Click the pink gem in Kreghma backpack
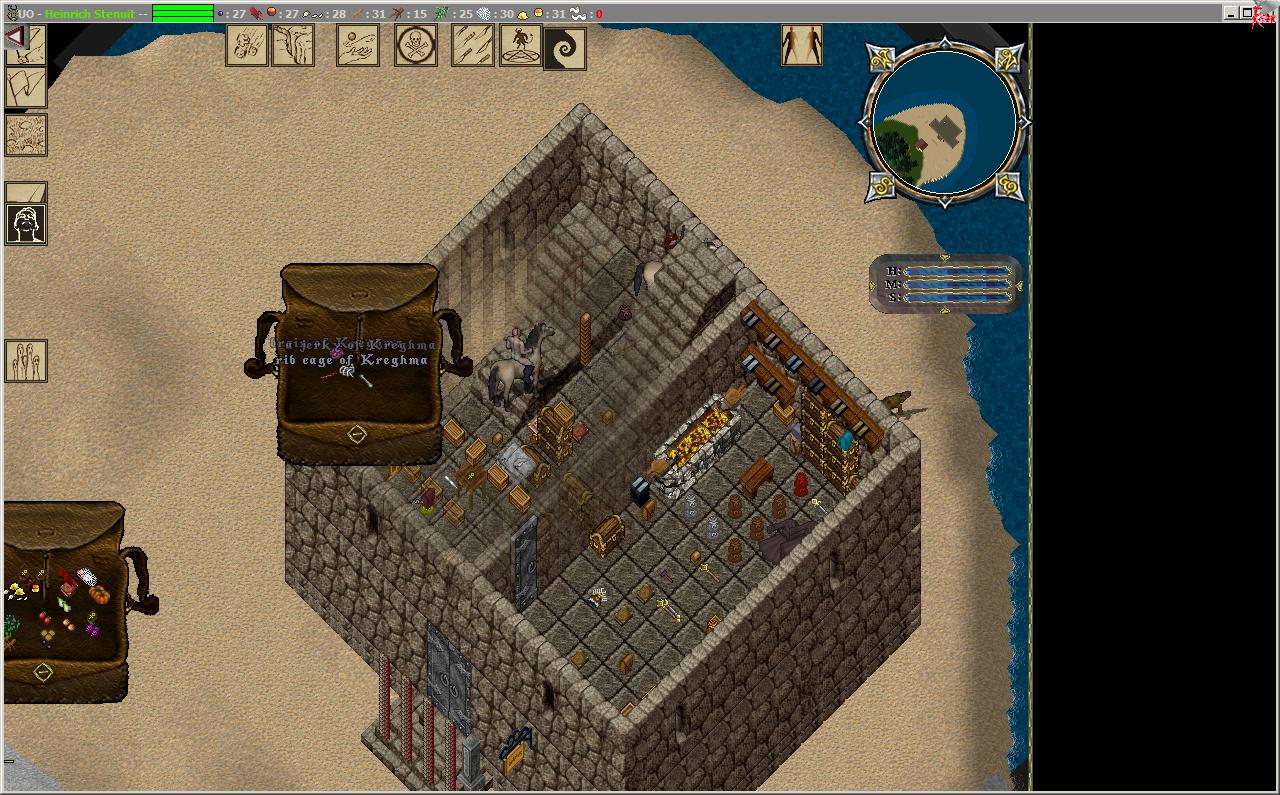Image resolution: width=1280 pixels, height=795 pixels. [337, 352]
